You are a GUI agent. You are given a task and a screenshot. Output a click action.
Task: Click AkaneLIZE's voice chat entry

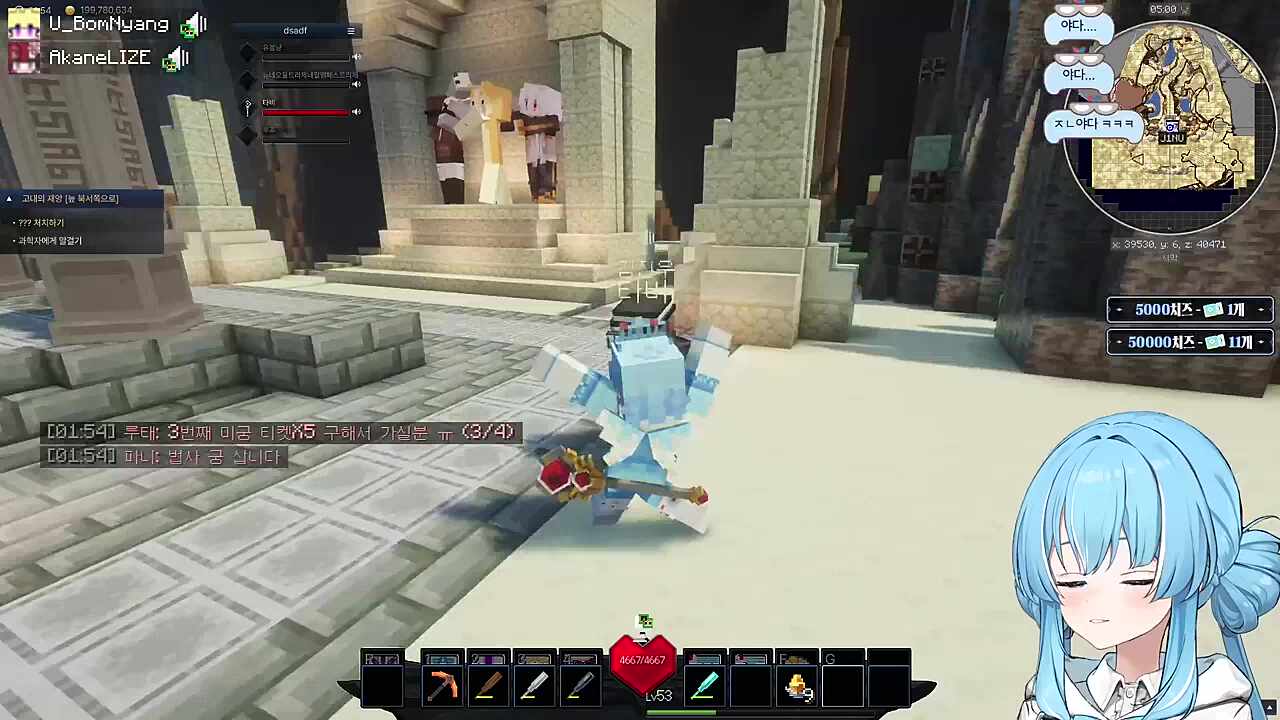100,58
